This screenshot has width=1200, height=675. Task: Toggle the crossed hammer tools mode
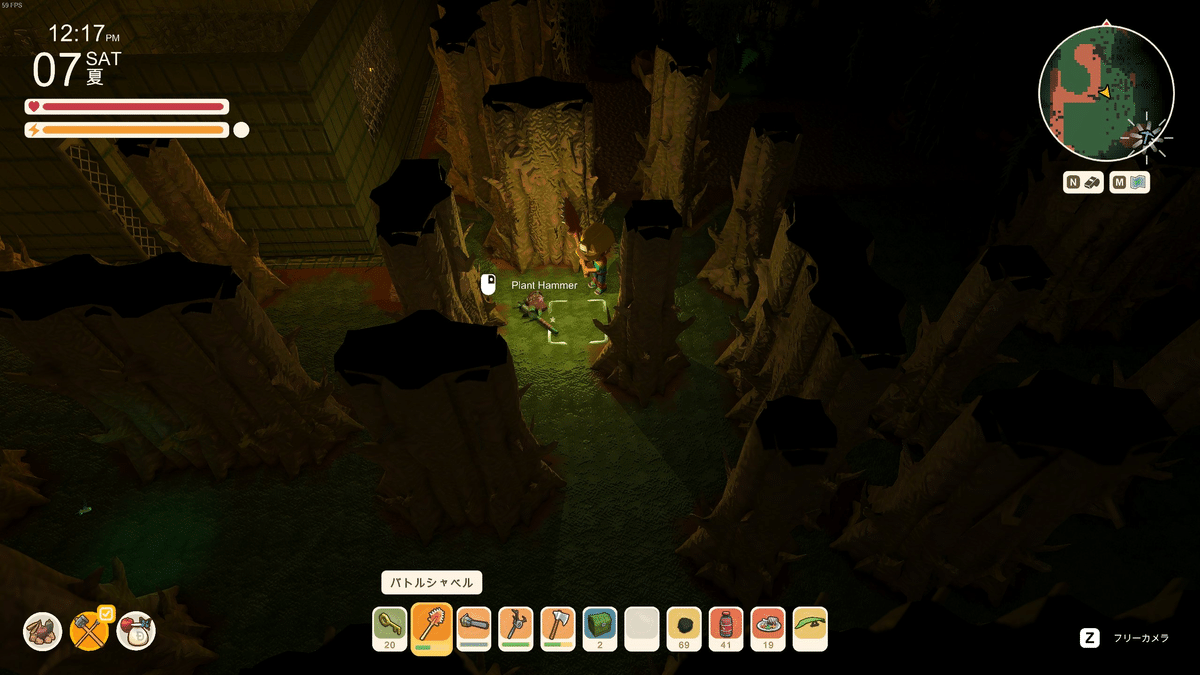coord(90,631)
